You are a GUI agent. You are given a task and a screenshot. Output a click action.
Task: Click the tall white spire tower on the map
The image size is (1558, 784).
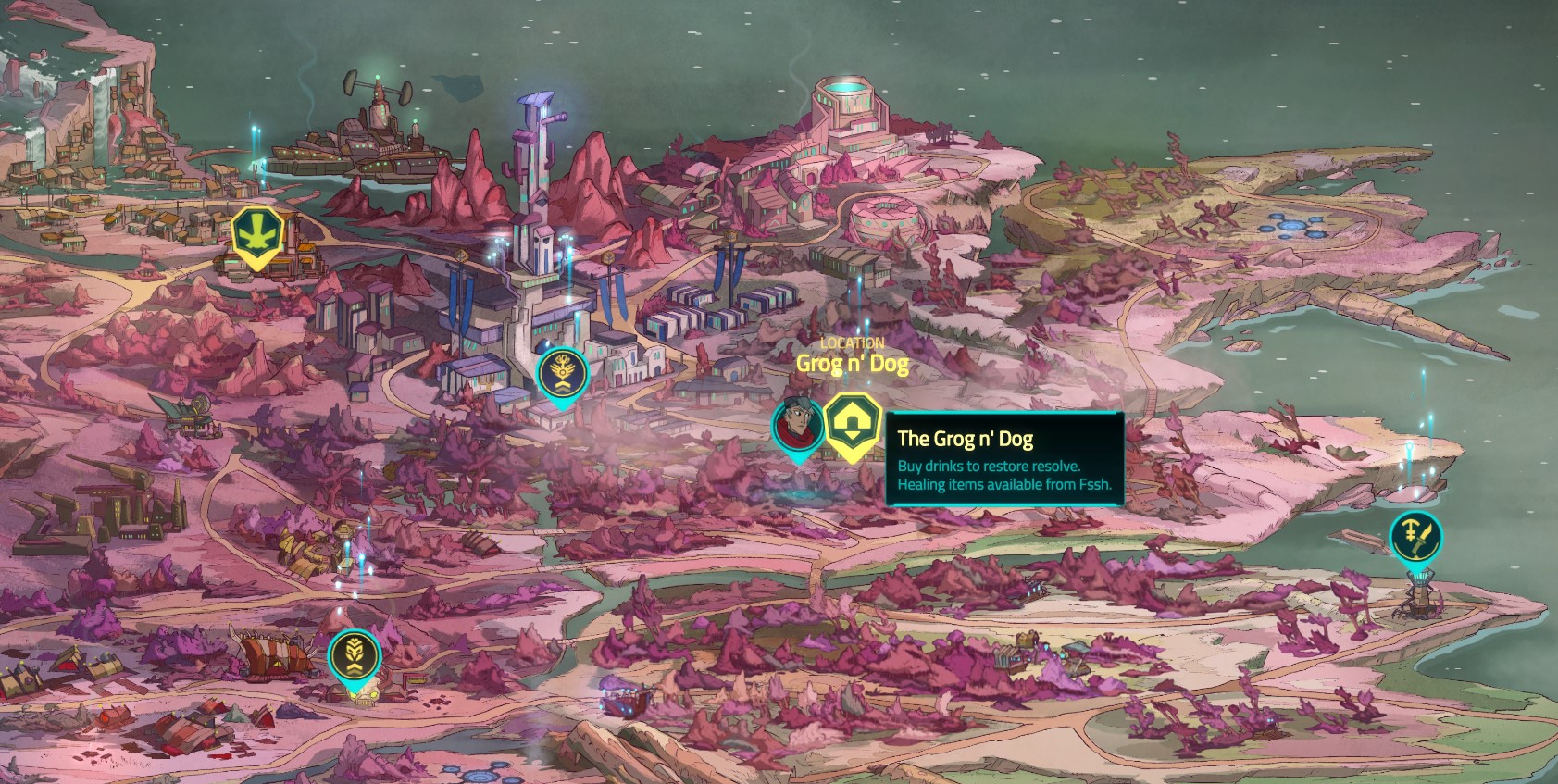pyautogui.click(x=534, y=185)
